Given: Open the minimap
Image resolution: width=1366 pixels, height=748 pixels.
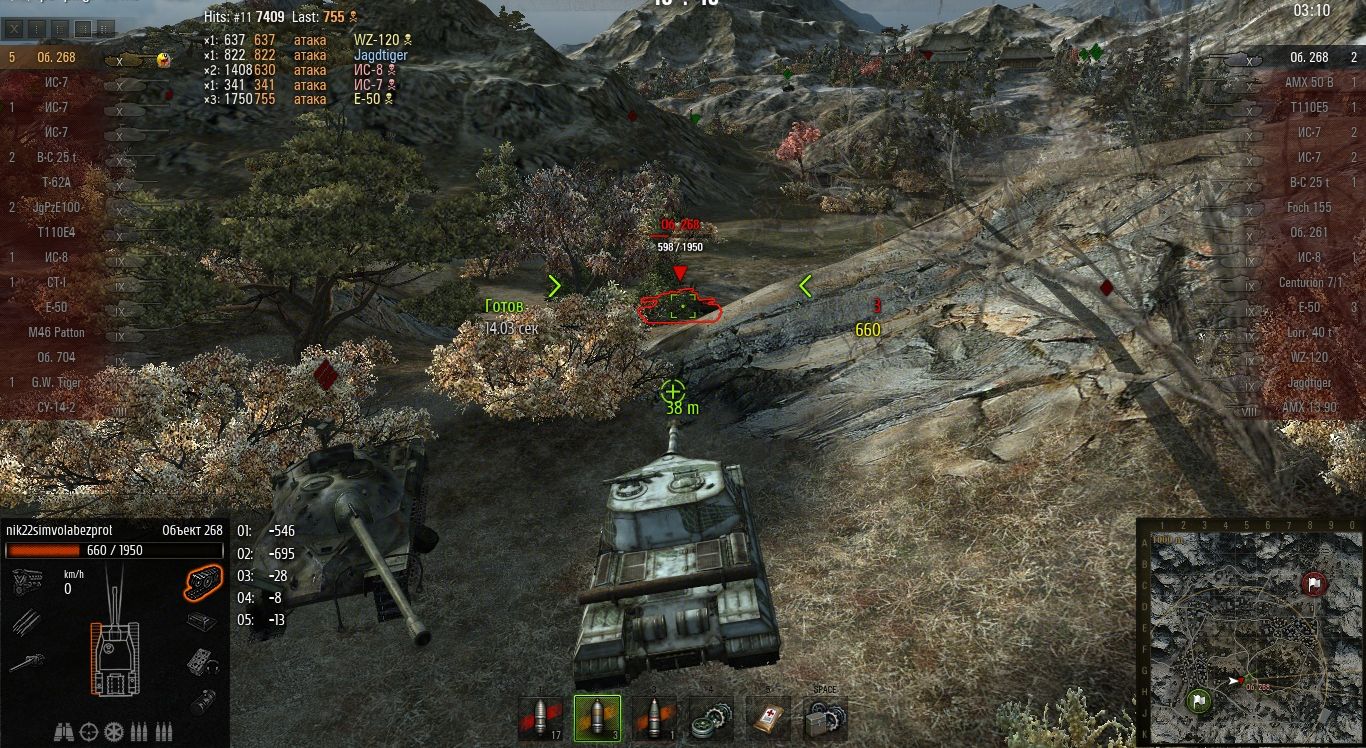Looking at the screenshot, I should point(1250,632).
